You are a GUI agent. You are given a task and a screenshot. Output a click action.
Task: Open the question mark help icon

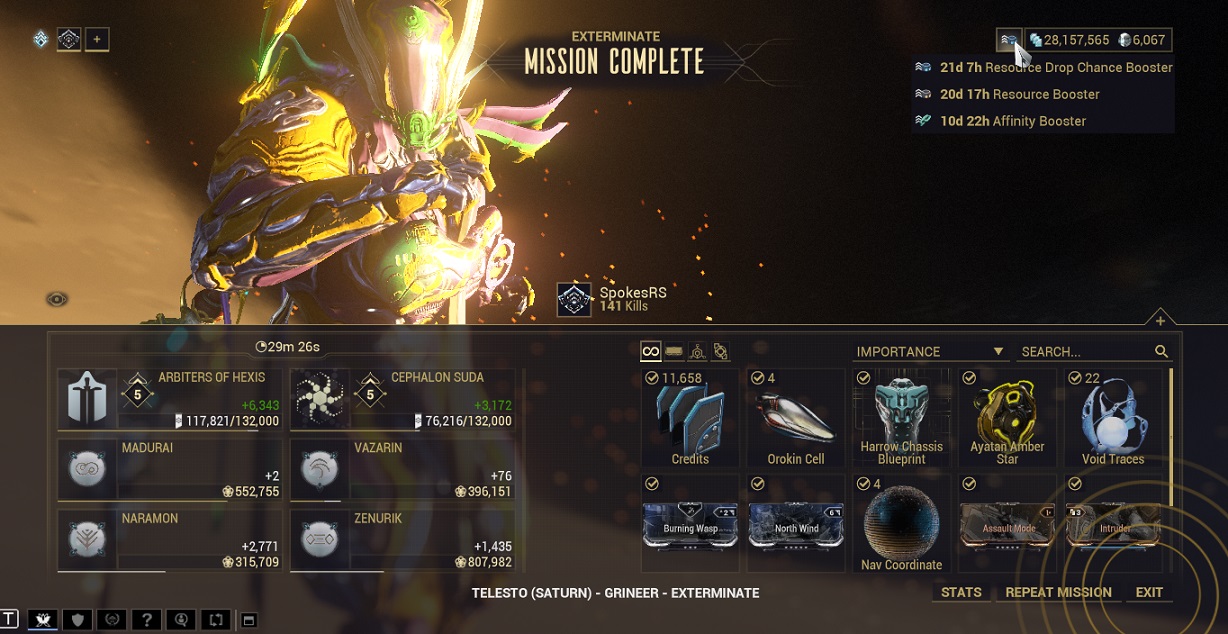(147, 620)
